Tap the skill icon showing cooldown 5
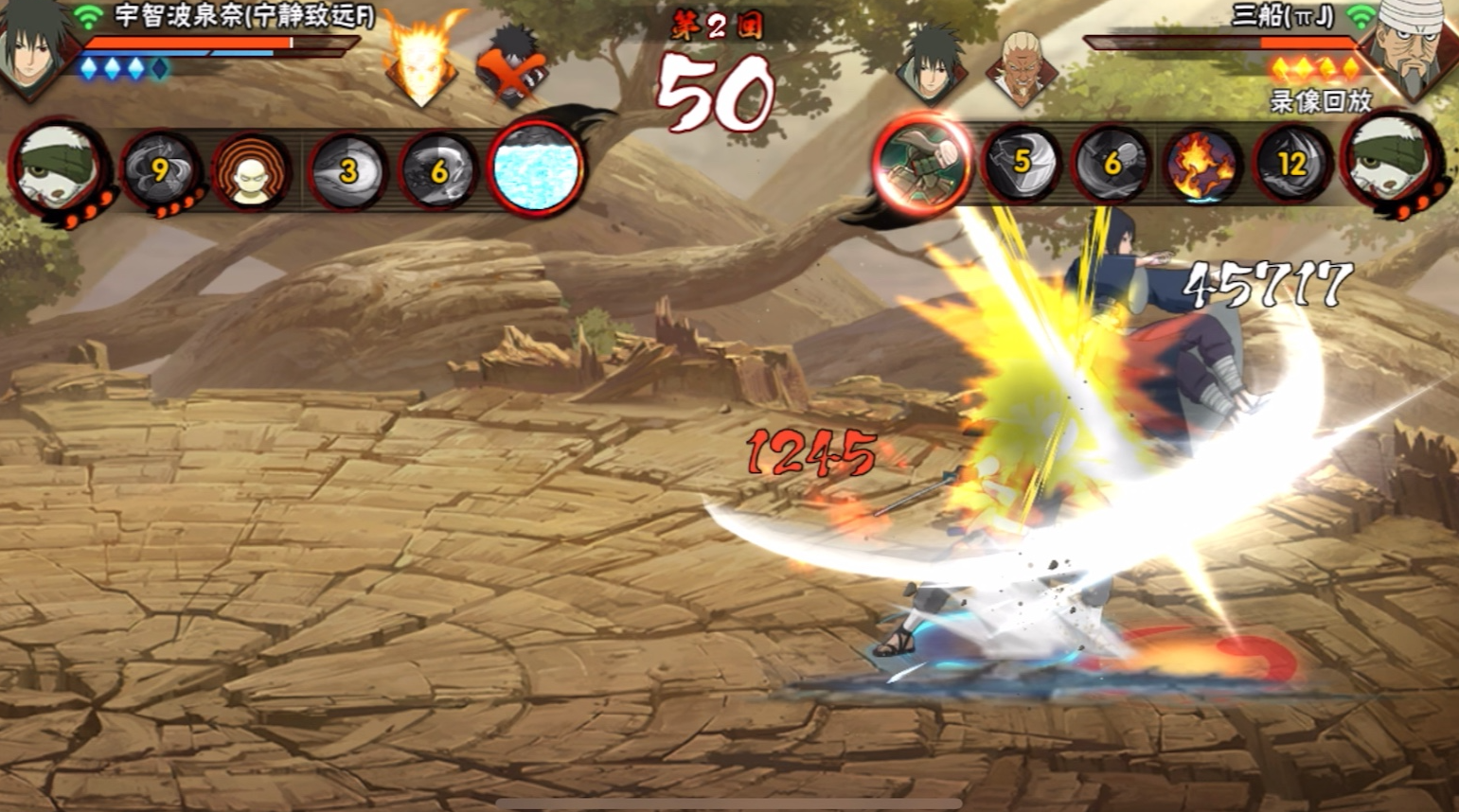Image resolution: width=1459 pixels, height=812 pixels. [x=1021, y=163]
